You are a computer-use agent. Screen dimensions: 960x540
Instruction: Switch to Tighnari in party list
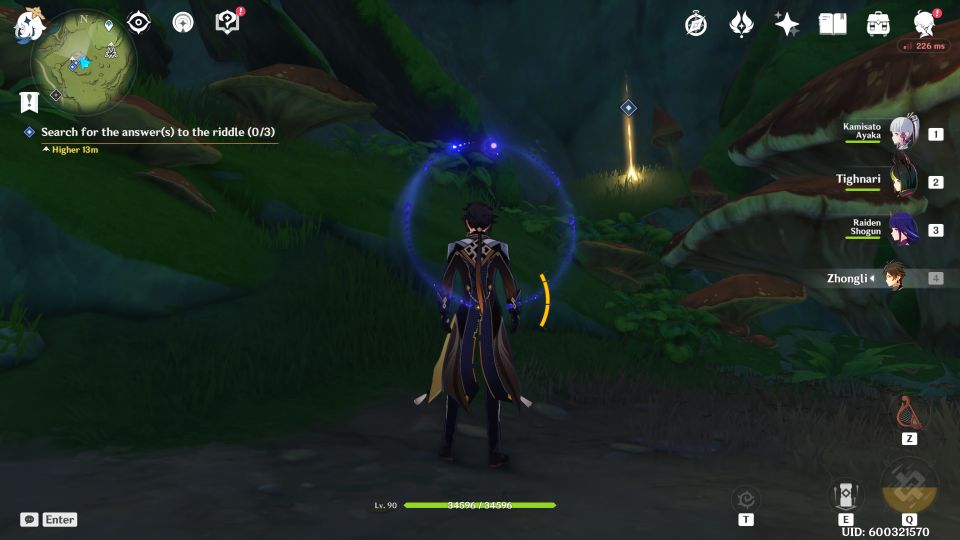coord(903,182)
